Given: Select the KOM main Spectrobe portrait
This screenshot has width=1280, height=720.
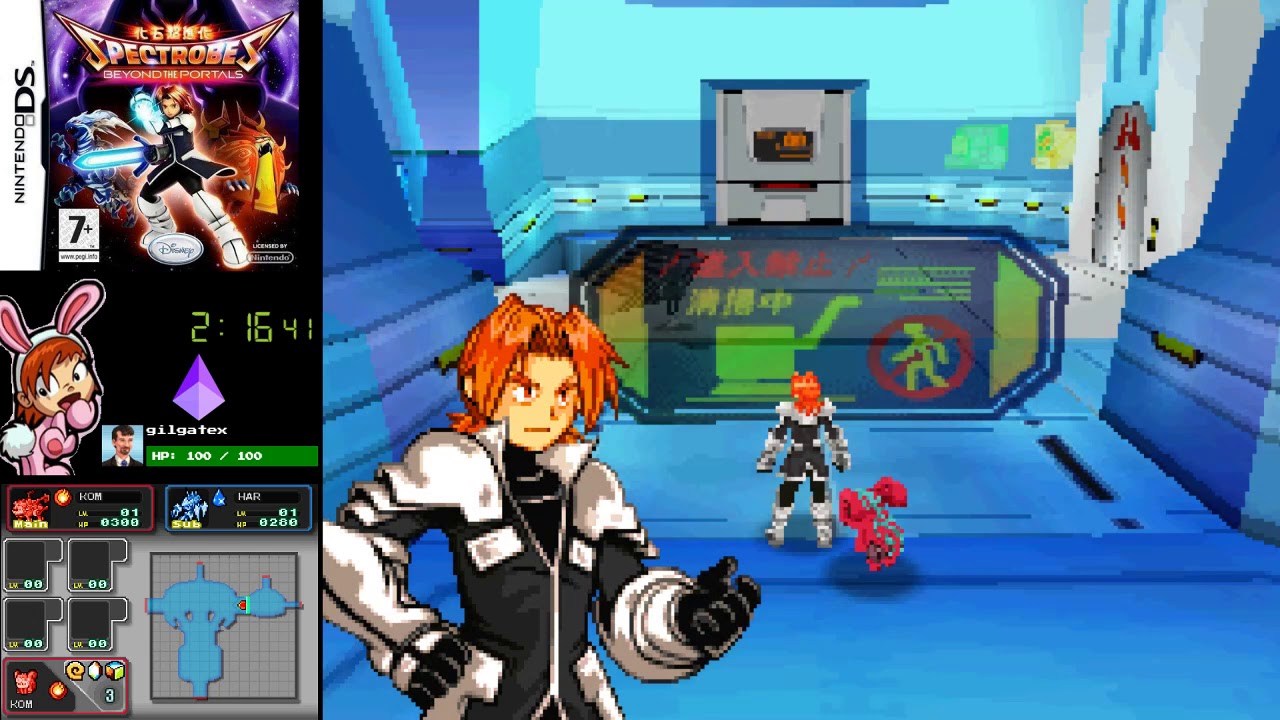Looking at the screenshot, I should click(30, 506).
